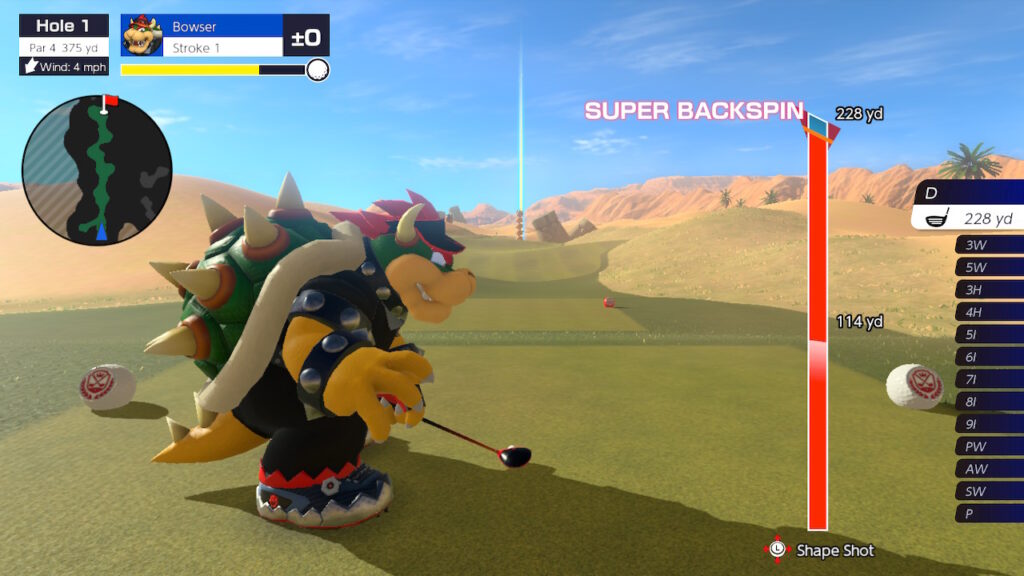Select the SW sand wedge
Screen dimensions: 1024x576
tap(989, 491)
